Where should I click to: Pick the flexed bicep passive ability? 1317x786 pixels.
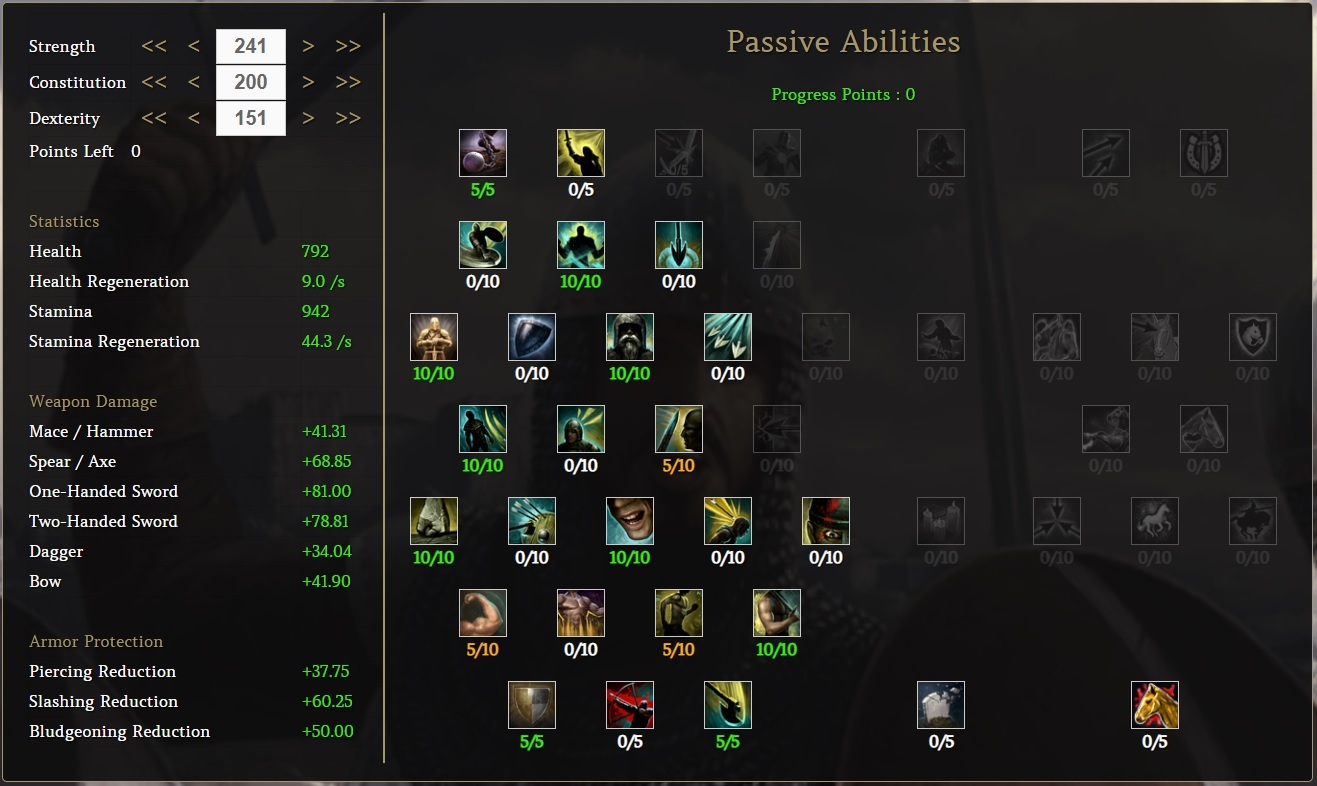coord(483,613)
